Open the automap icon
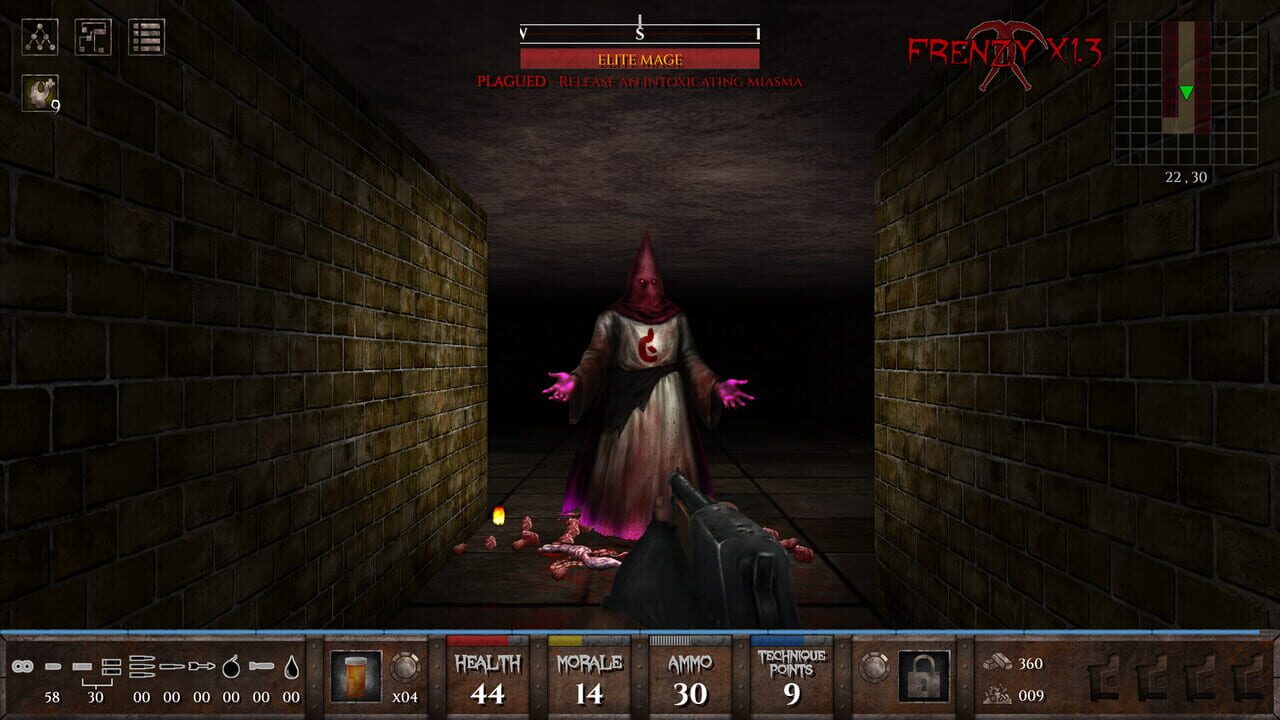The height and width of the screenshot is (720, 1280). tap(93, 36)
